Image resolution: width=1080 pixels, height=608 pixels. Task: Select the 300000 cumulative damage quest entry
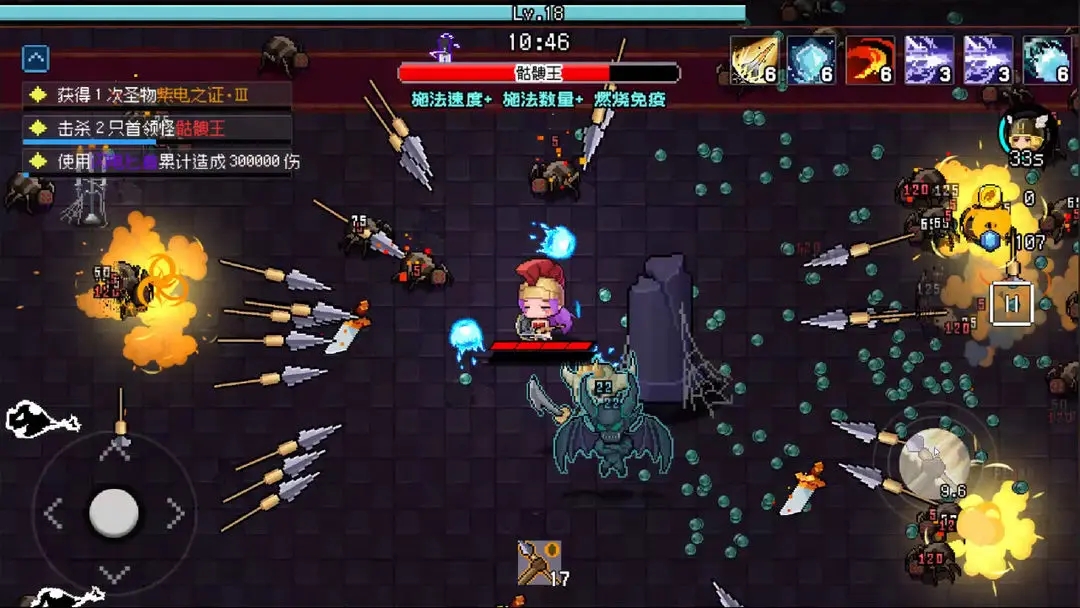pos(158,161)
